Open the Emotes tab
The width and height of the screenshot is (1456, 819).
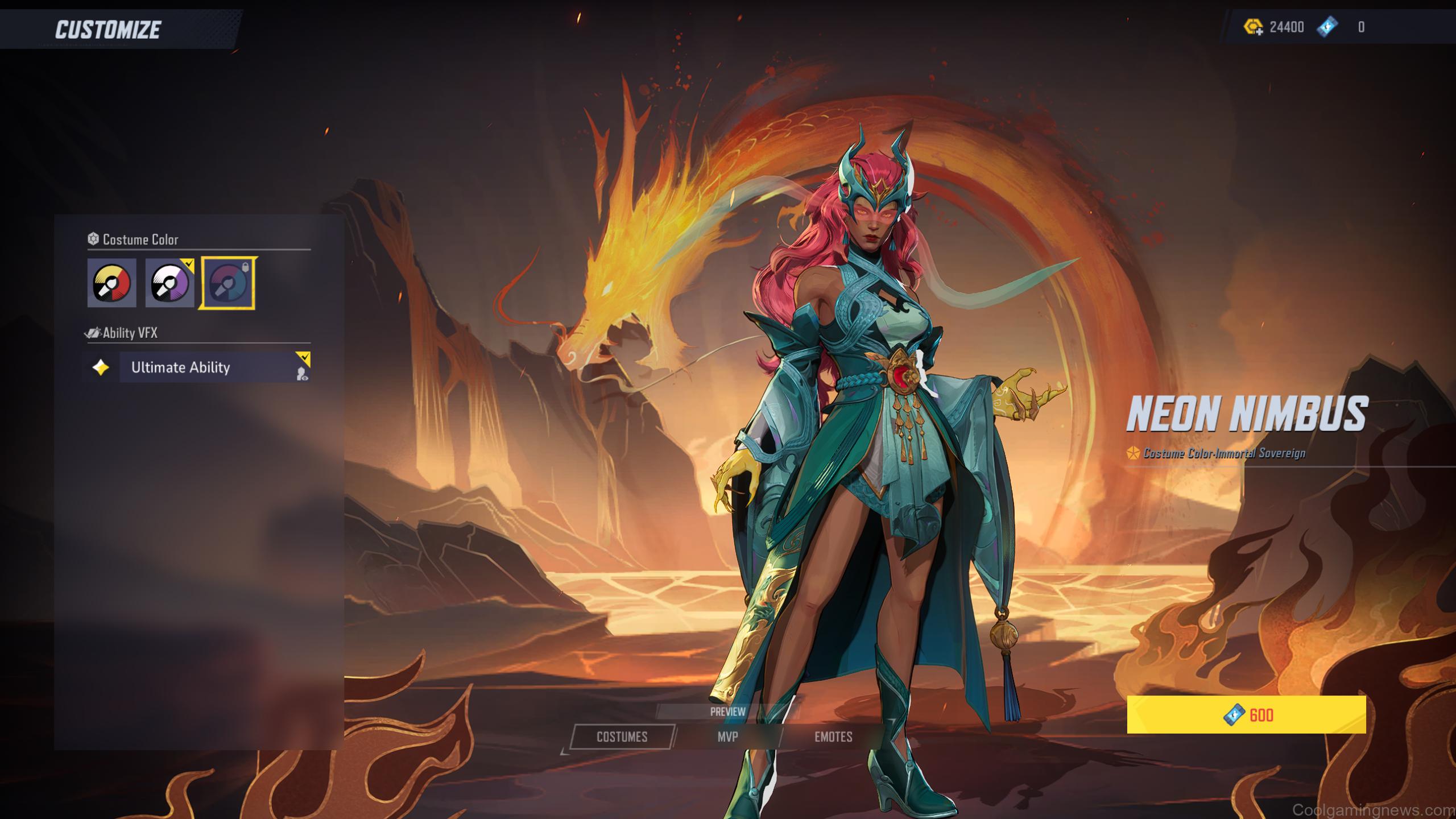[x=833, y=737]
